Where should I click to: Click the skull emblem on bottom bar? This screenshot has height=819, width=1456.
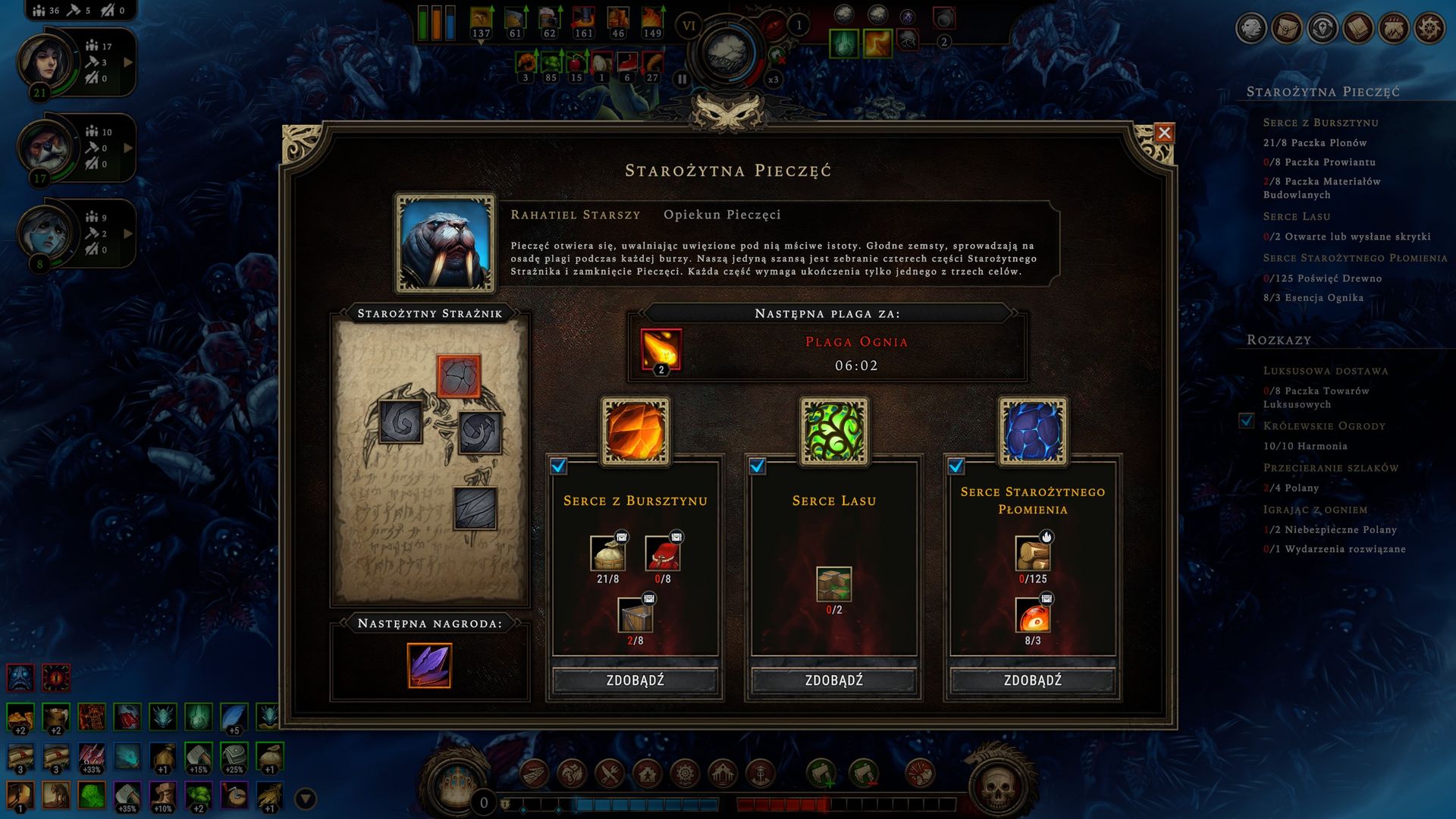[998, 787]
